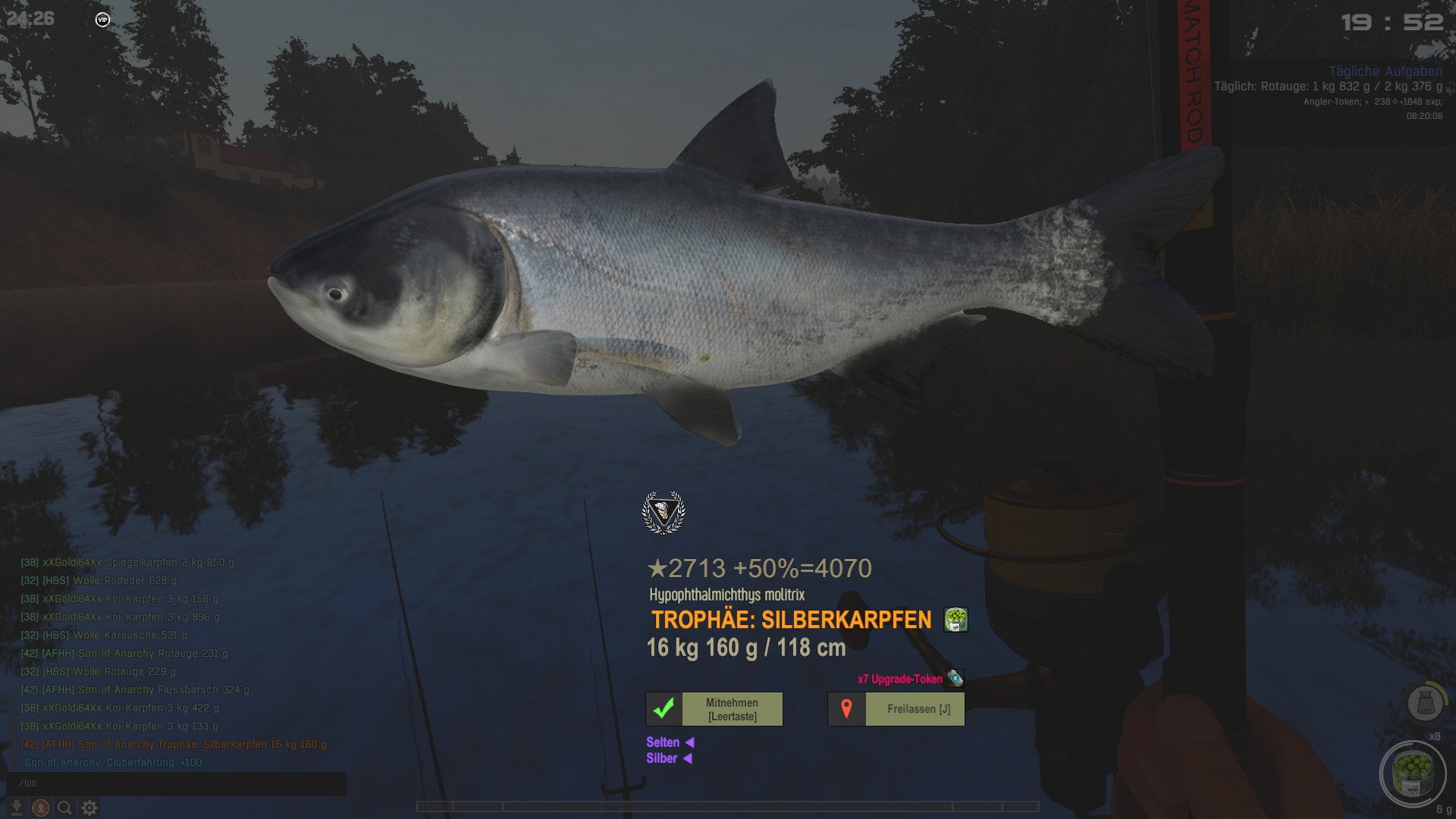Image resolution: width=1456 pixels, height=819 pixels.
Task: Select the green boilies bait jar slot
Action: 1412,773
